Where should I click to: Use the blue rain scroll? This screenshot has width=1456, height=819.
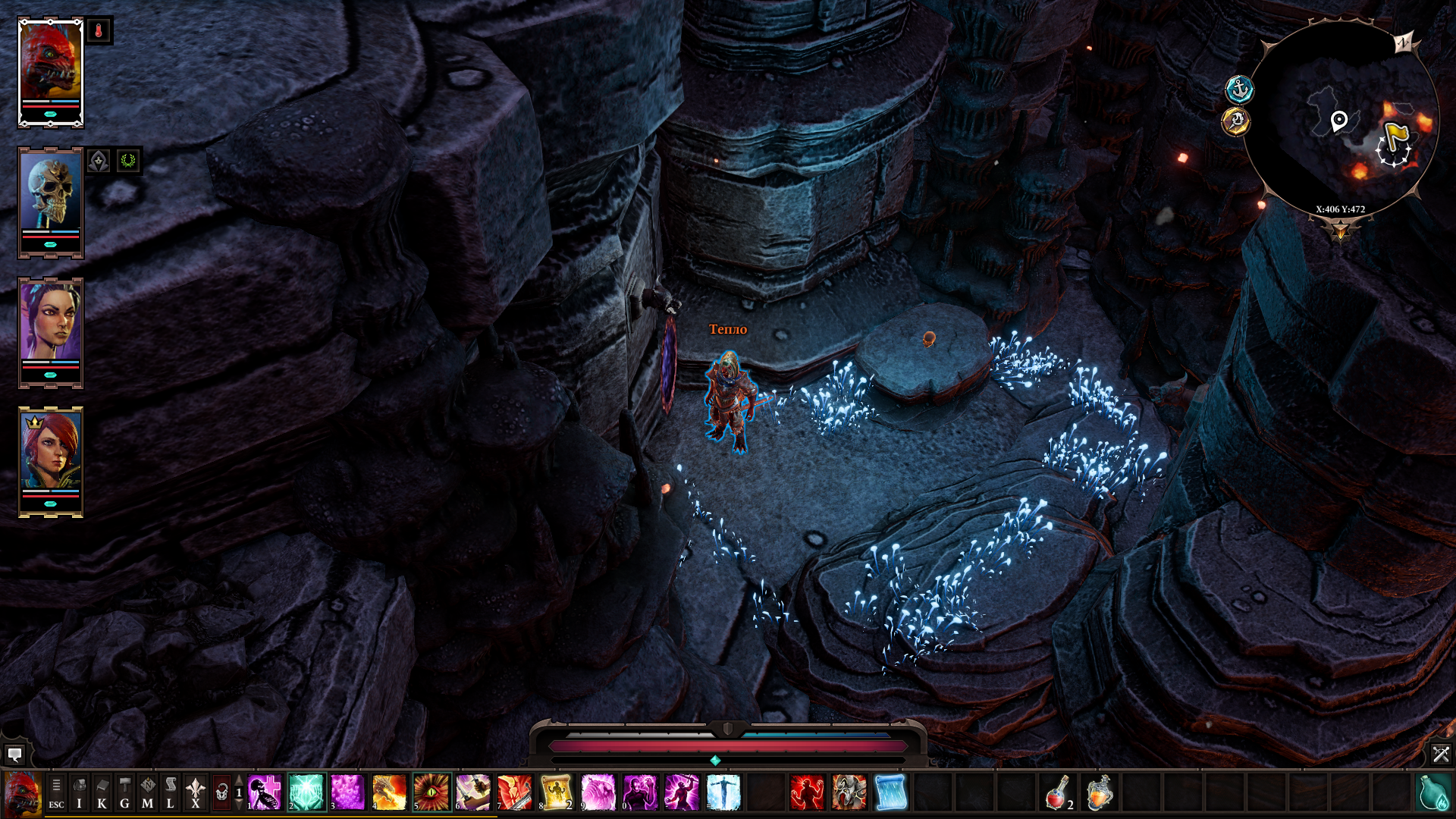click(x=890, y=792)
